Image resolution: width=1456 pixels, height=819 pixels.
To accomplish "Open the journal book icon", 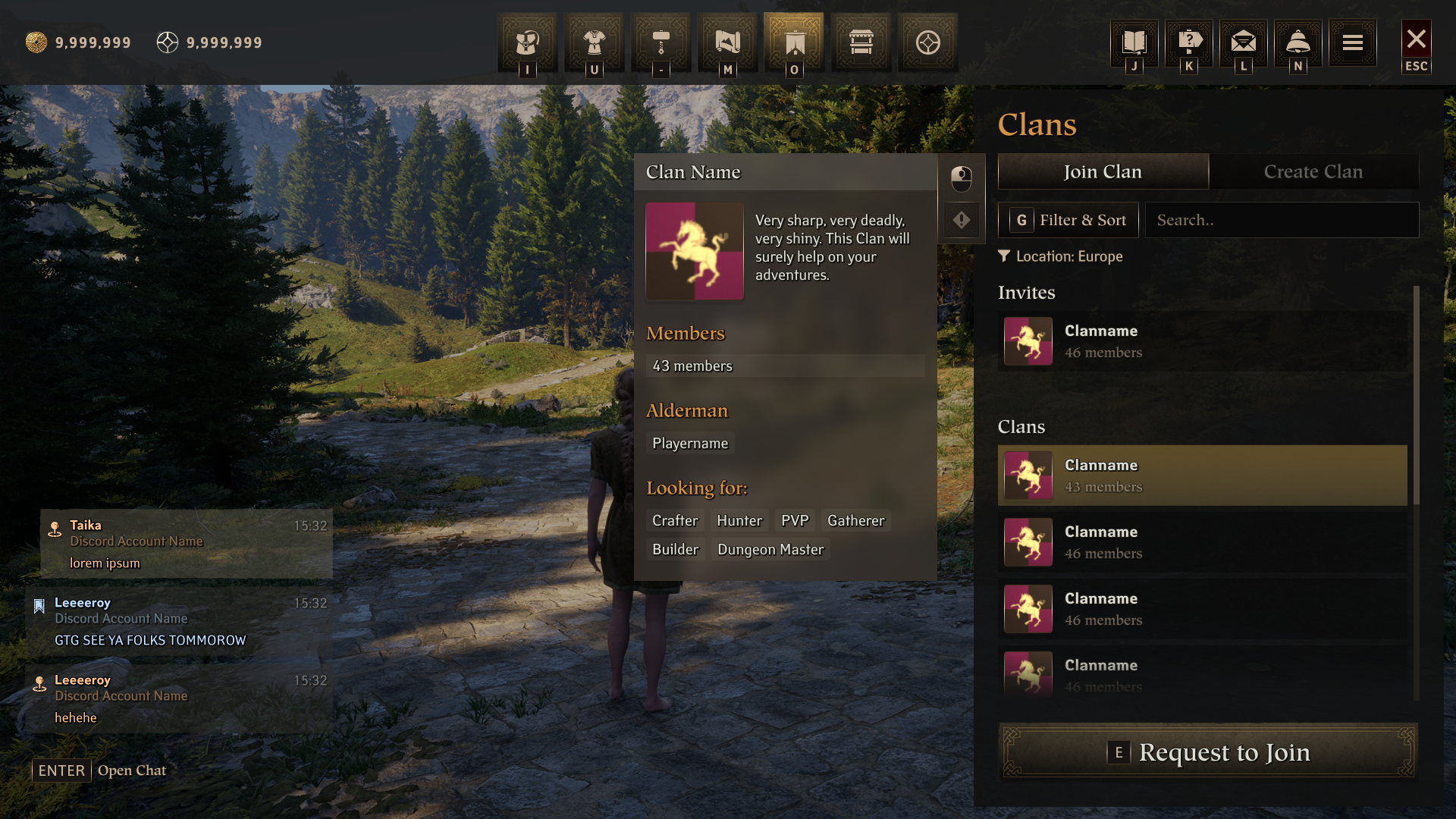I will click(1134, 42).
